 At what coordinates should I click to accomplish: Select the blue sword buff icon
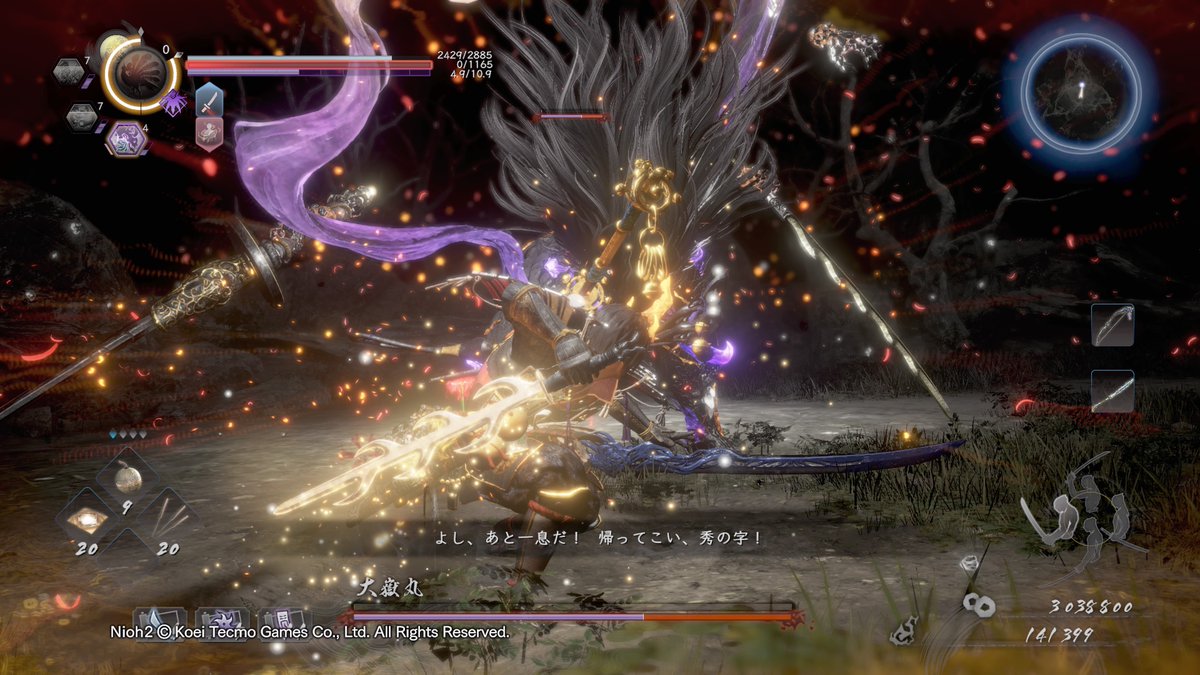(x=209, y=99)
